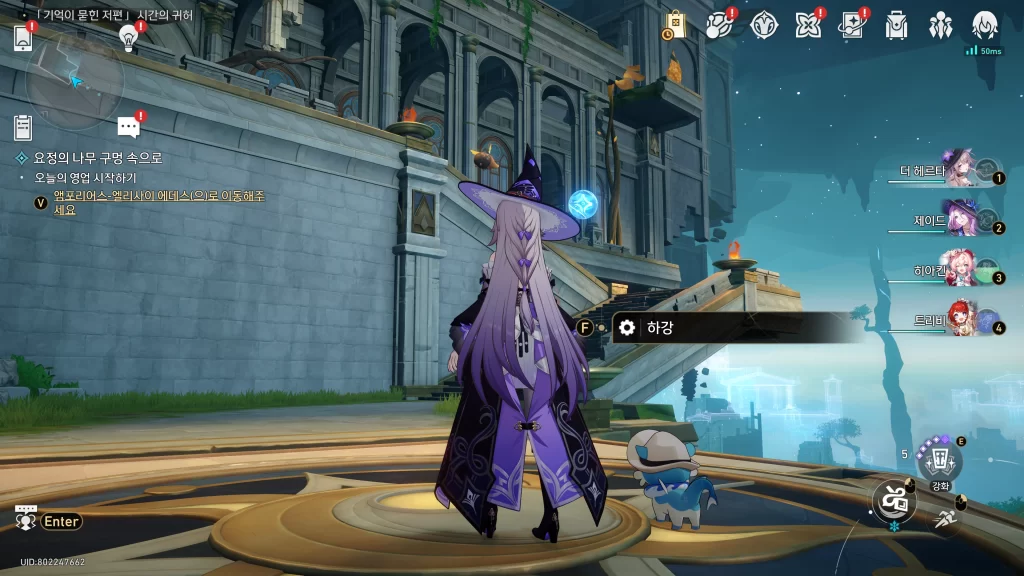Open the team lineup icon
This screenshot has height=576, width=1024.
[x=940, y=25]
